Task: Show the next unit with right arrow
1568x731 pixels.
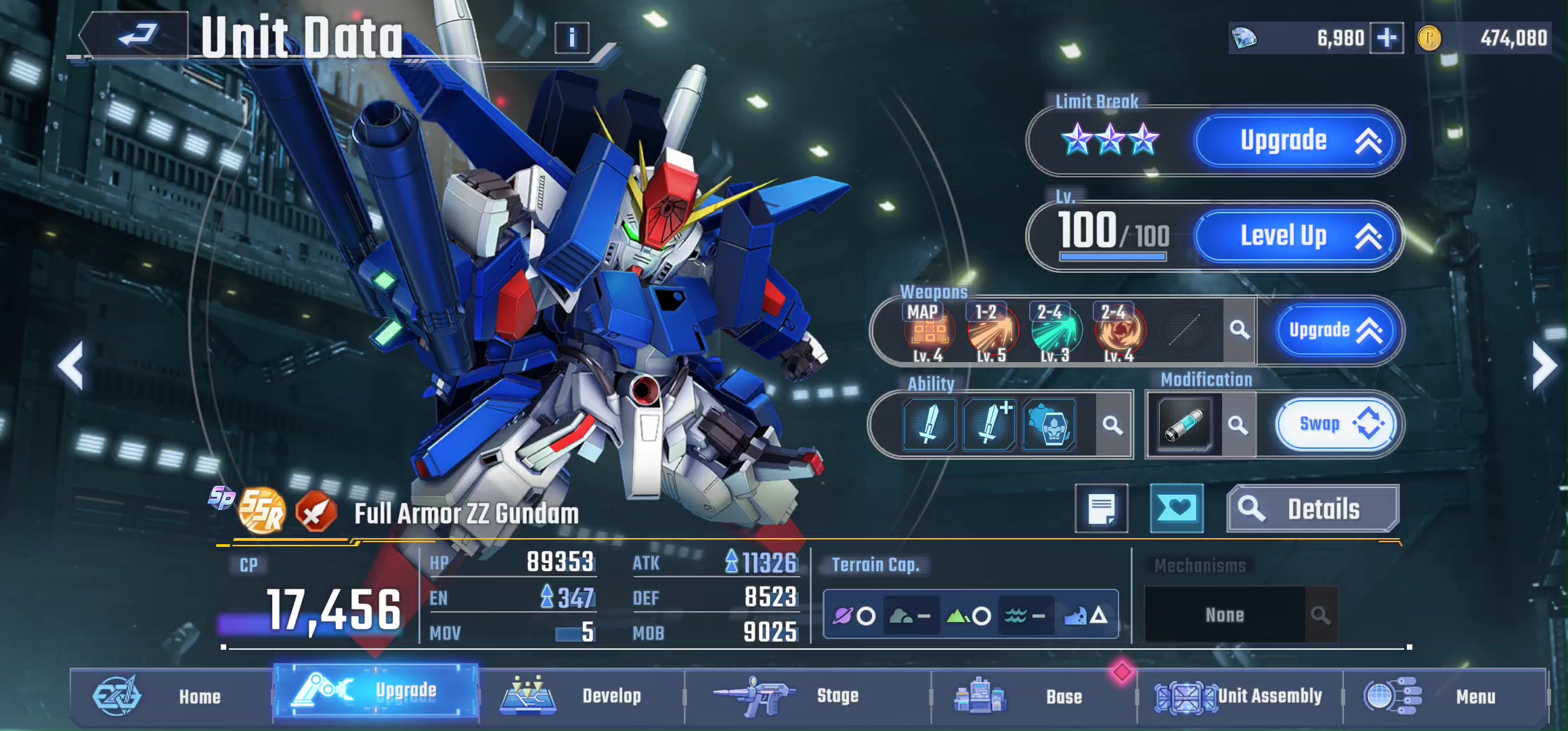Action: click(x=1545, y=366)
